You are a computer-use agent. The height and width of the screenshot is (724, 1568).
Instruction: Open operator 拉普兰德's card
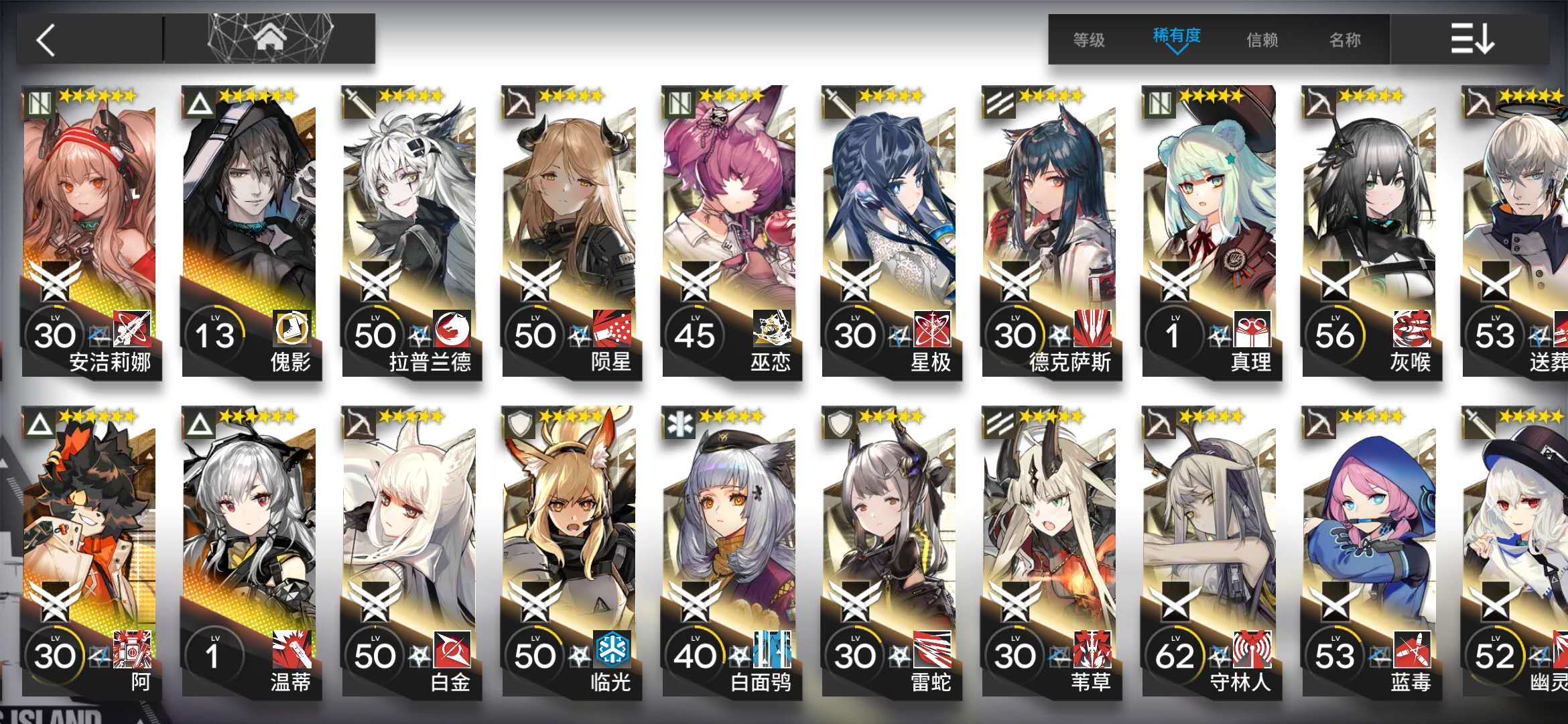pyautogui.click(x=410, y=231)
